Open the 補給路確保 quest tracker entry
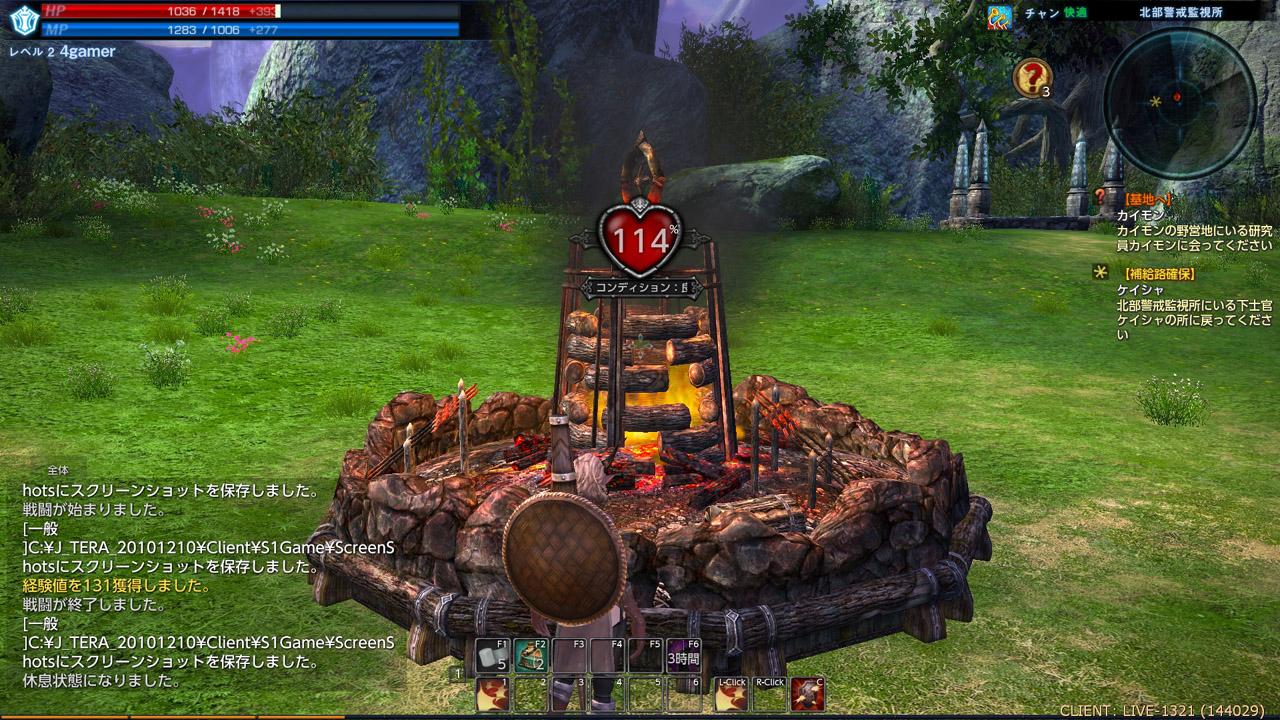The image size is (1280, 720). click(x=1160, y=273)
